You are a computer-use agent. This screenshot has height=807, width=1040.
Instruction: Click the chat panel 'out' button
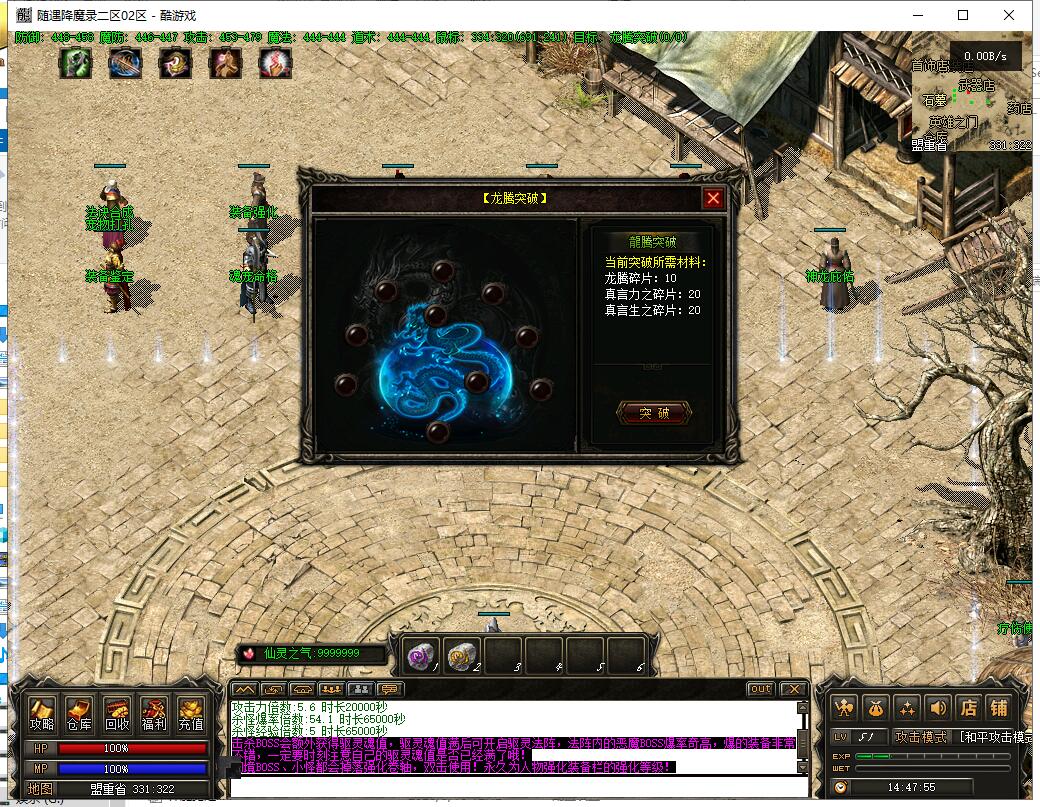point(760,689)
